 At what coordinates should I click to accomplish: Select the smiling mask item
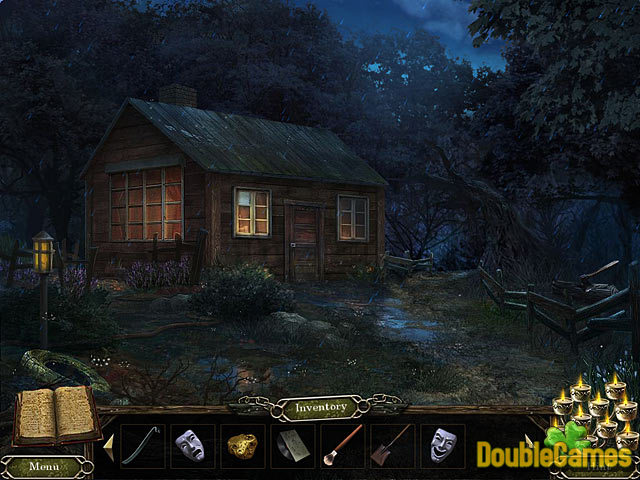coord(440,445)
